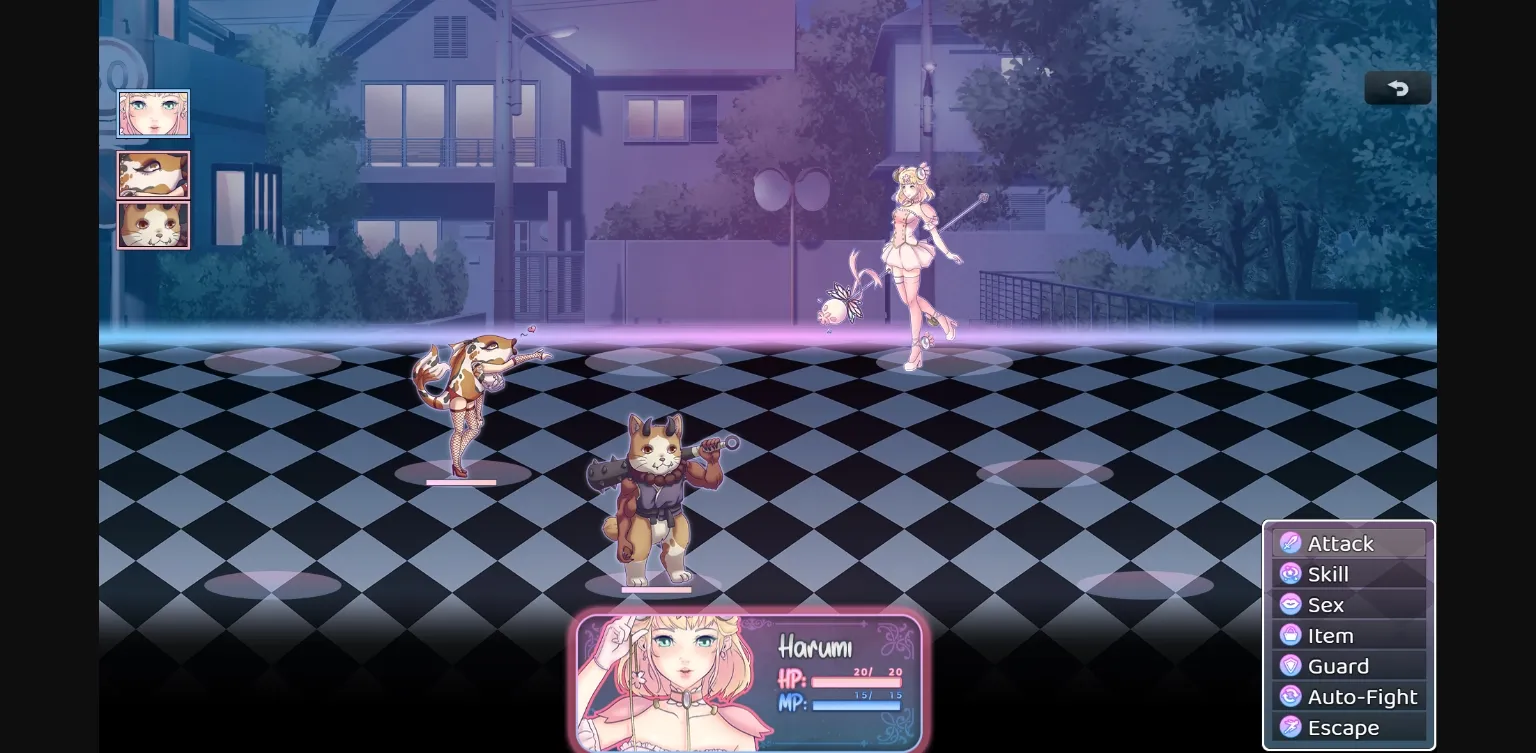Activate the Guard shield icon
The height and width of the screenshot is (753, 1536).
1290,666
